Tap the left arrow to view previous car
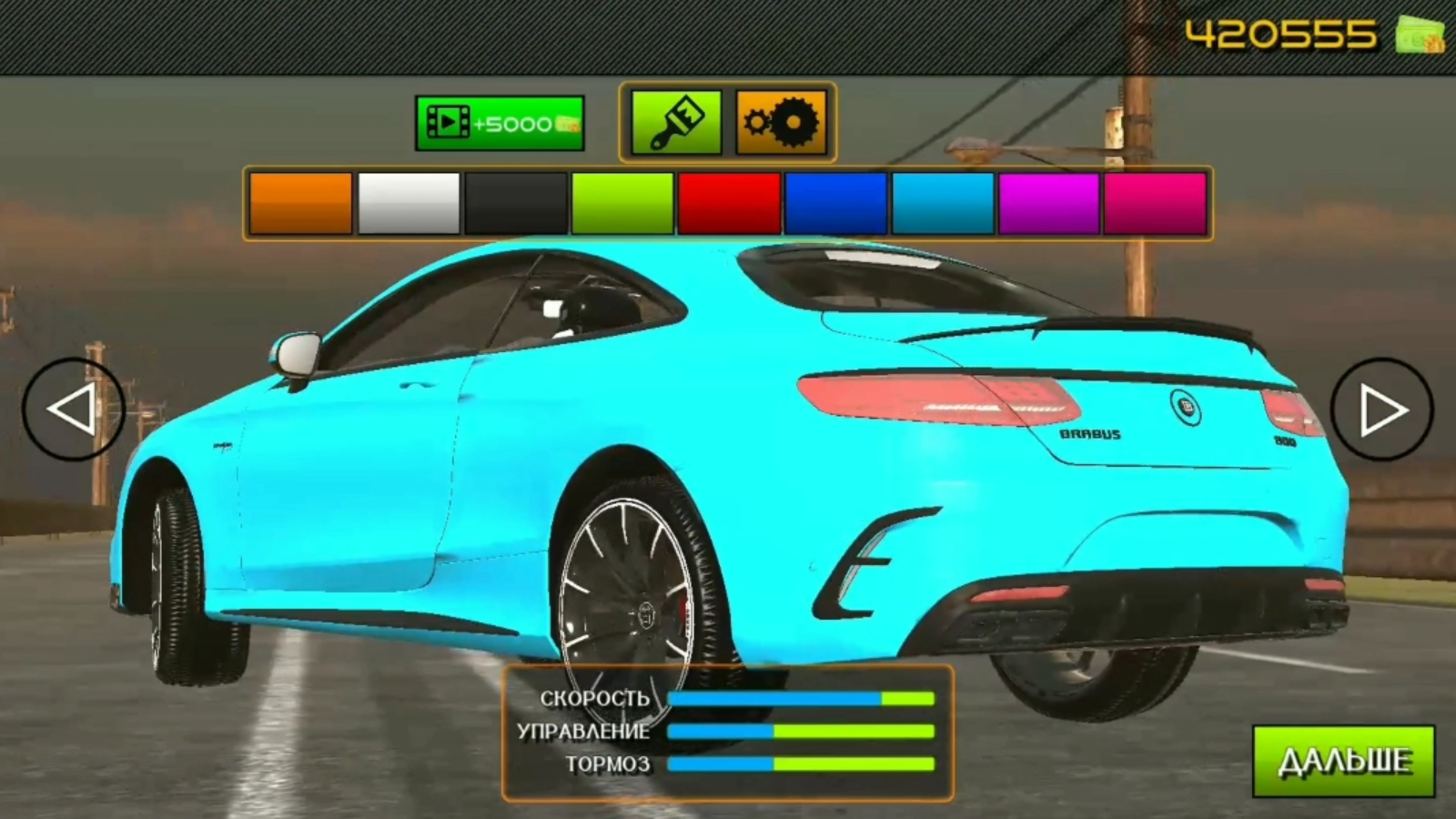Screen dimensions: 1456x819 coord(77,407)
